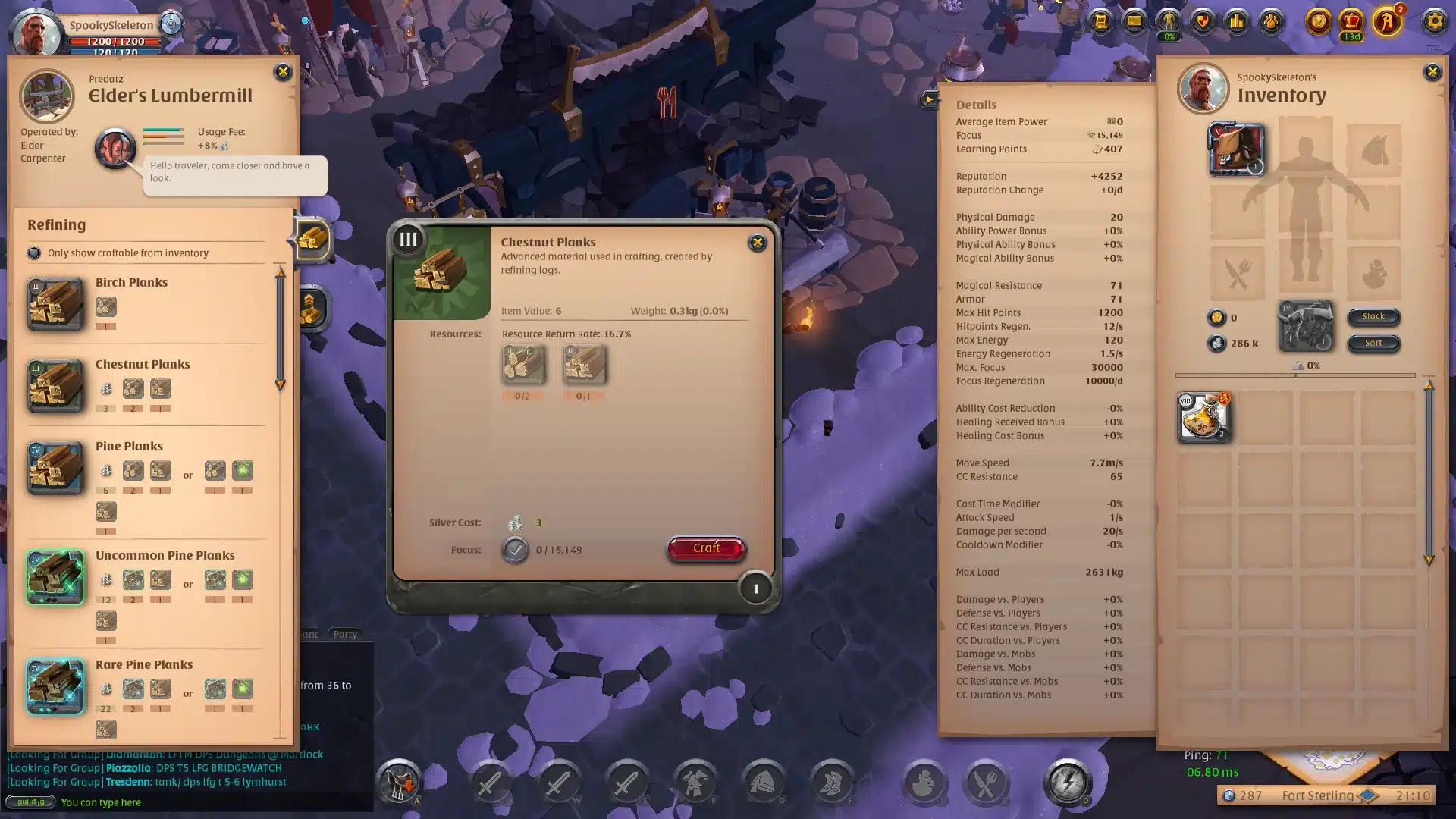This screenshot has height=819, width=1456.
Task: Click the chat text input field
Action: click(x=152, y=802)
